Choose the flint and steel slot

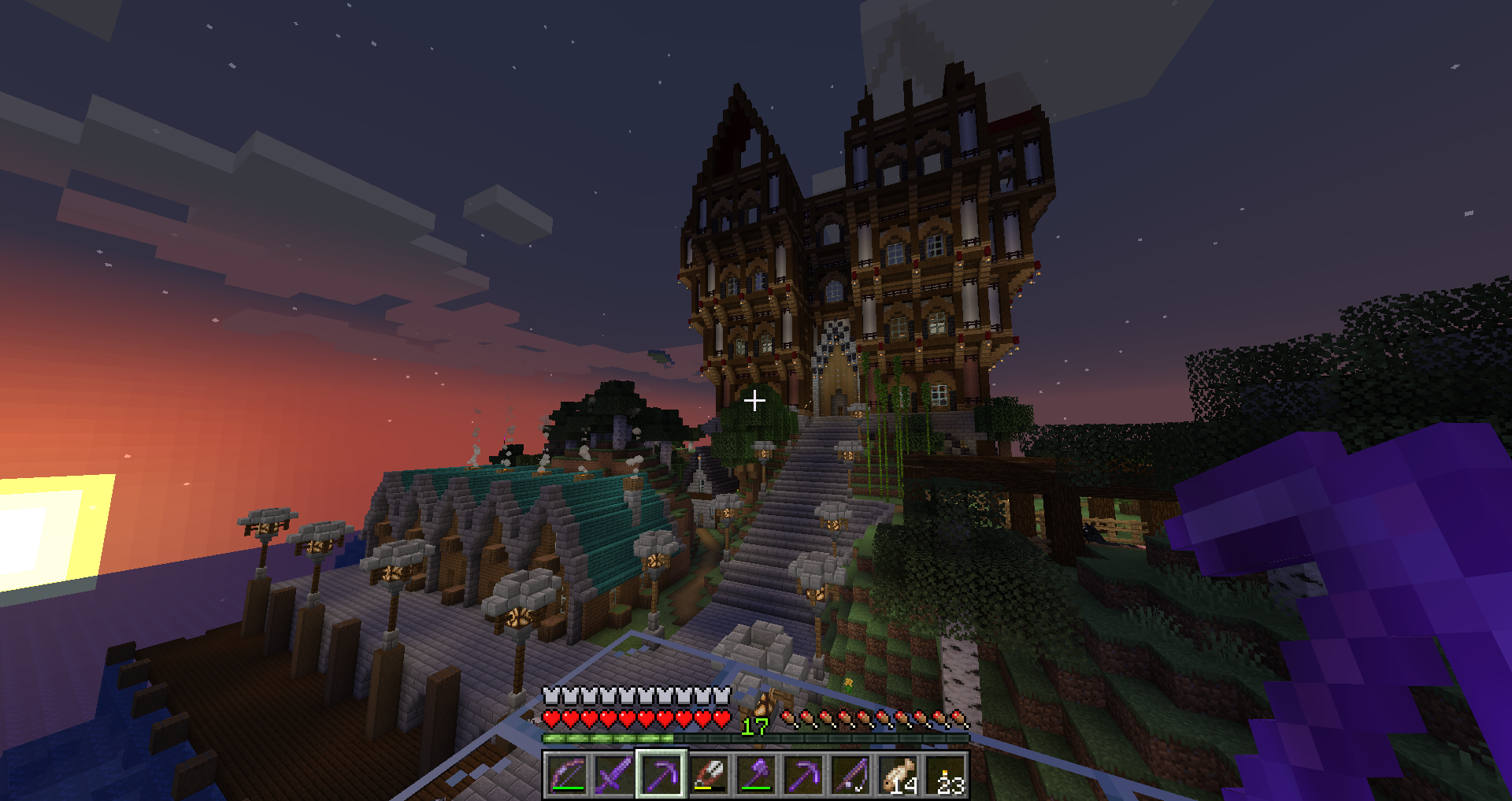pyautogui.click(x=709, y=775)
